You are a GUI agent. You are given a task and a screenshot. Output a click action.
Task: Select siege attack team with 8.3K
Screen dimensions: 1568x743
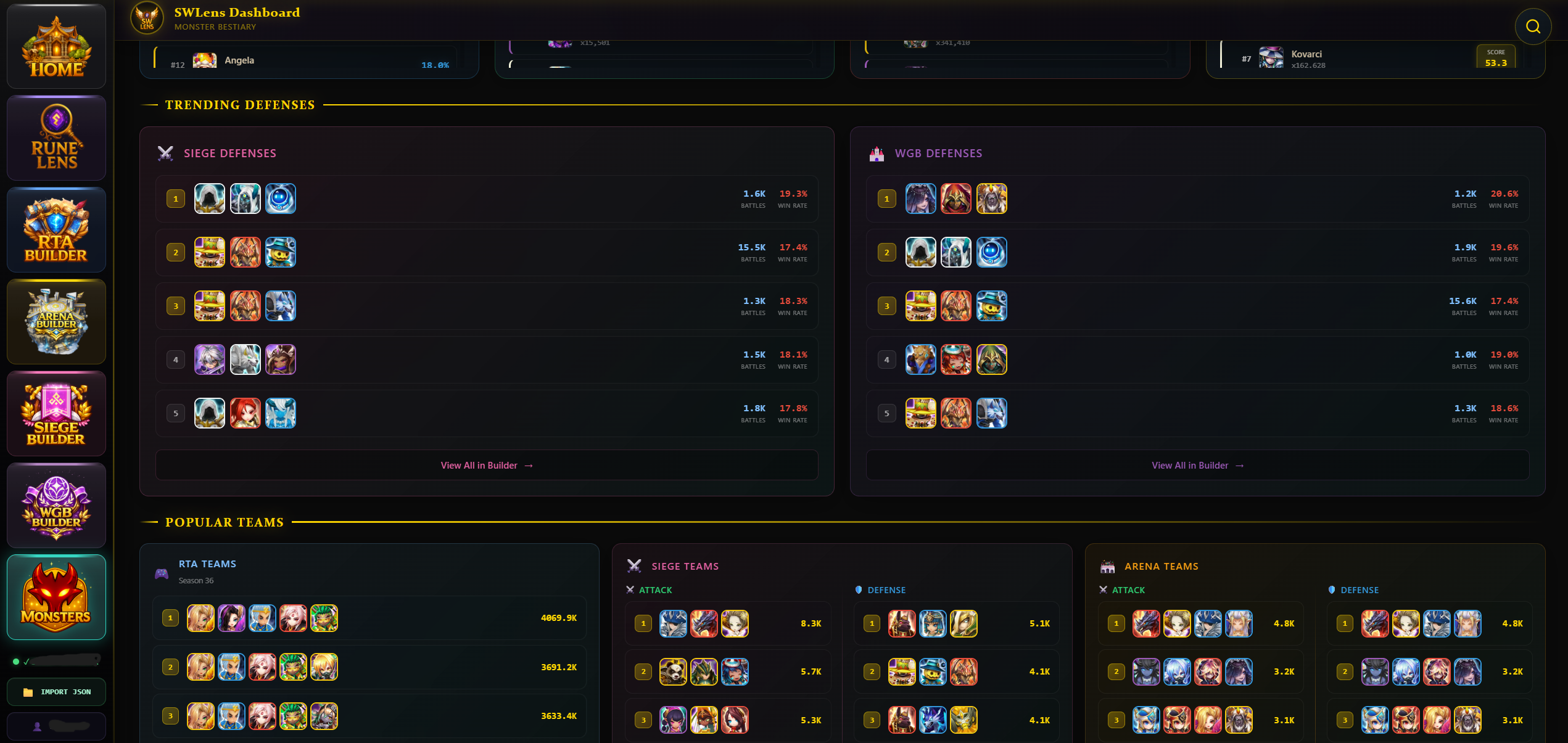point(728,623)
